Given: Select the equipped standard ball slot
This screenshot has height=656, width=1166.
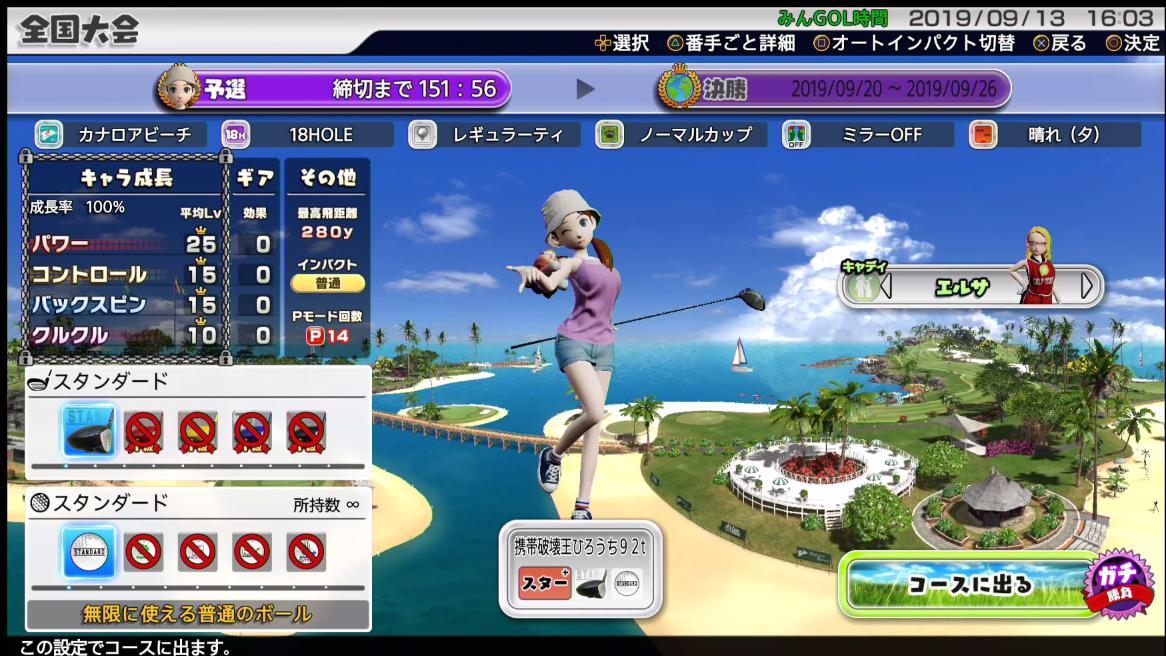Looking at the screenshot, I should click(x=89, y=551).
